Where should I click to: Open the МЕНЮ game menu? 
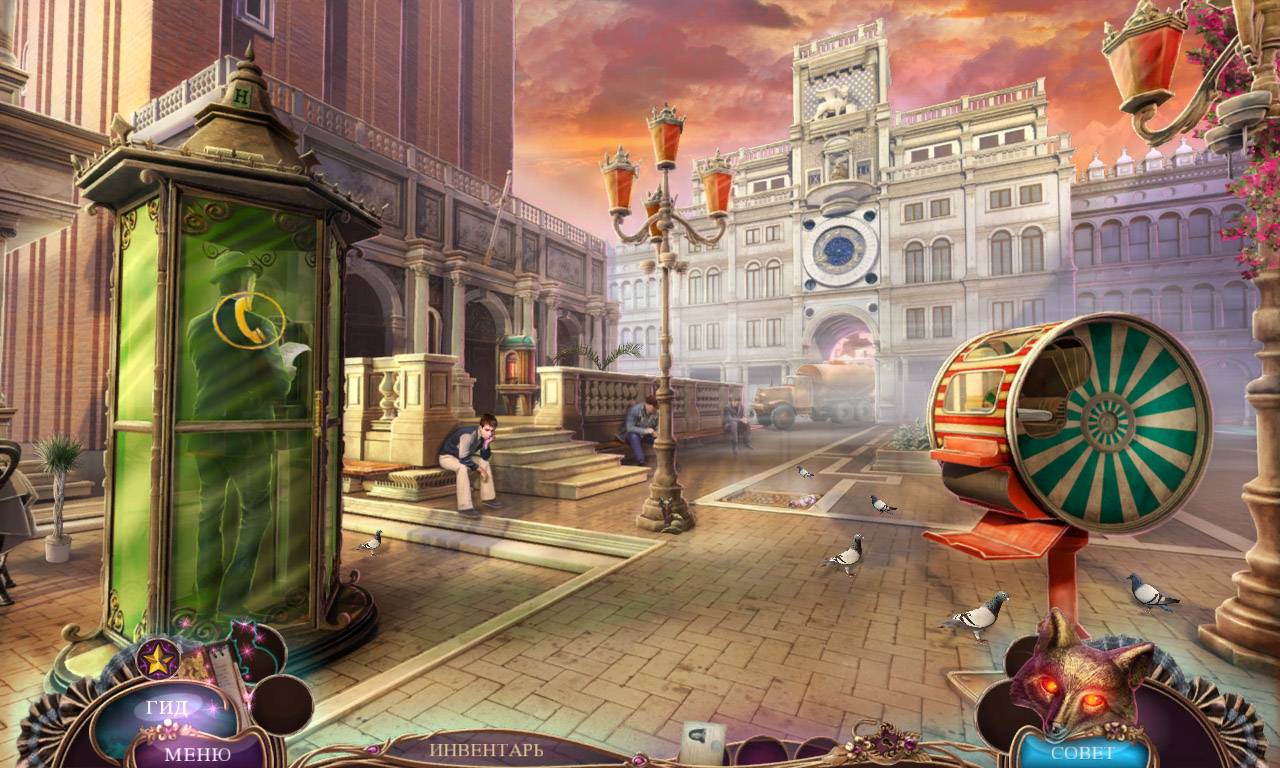pyautogui.click(x=197, y=753)
